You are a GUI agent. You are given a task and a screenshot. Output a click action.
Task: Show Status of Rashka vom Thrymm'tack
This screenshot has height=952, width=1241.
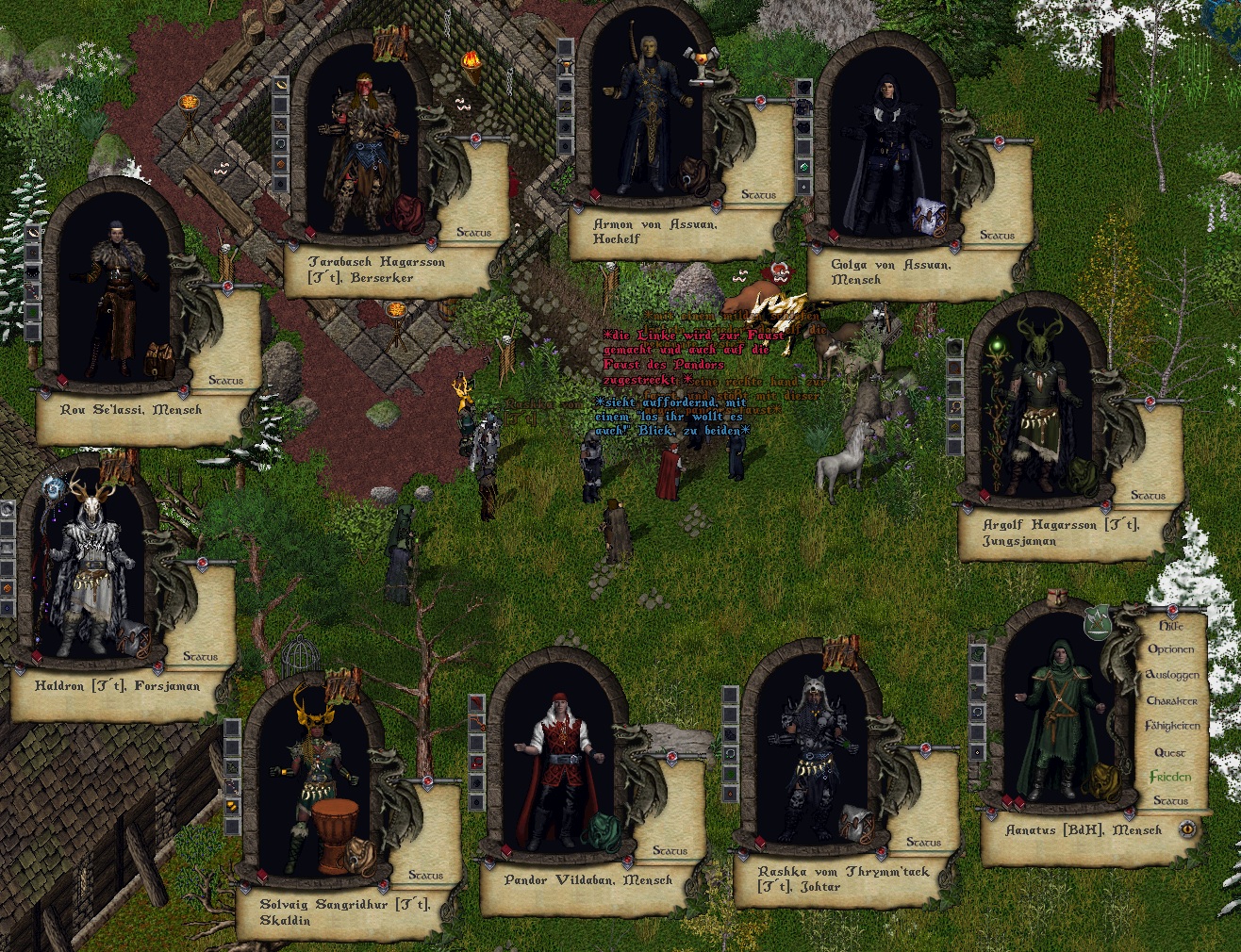[x=923, y=842]
